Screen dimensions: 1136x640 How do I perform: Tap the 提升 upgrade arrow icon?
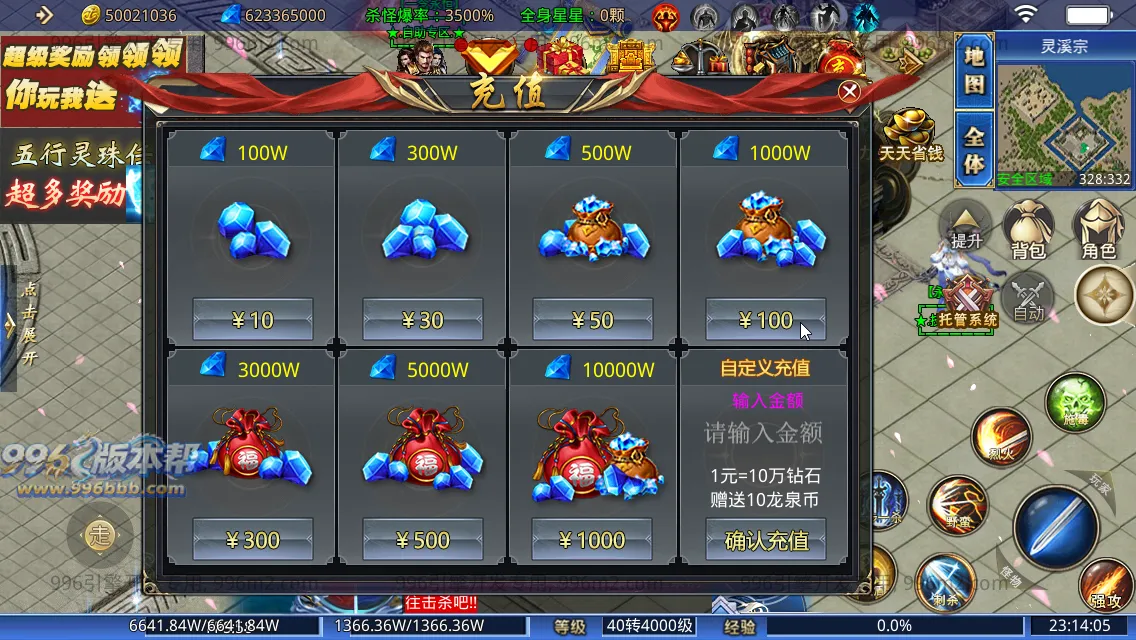pyautogui.click(x=966, y=228)
